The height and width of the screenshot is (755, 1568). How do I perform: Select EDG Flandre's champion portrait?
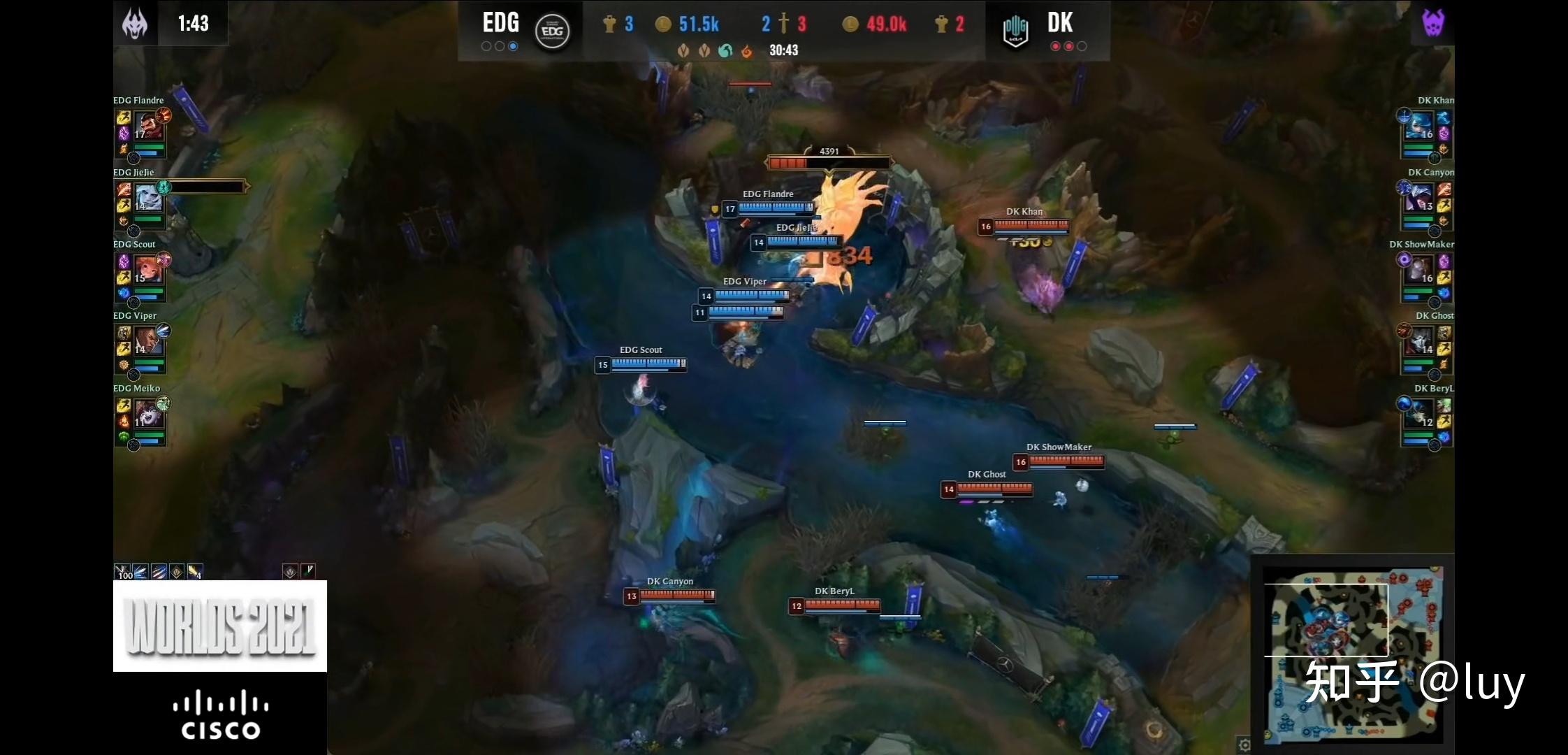(148, 127)
